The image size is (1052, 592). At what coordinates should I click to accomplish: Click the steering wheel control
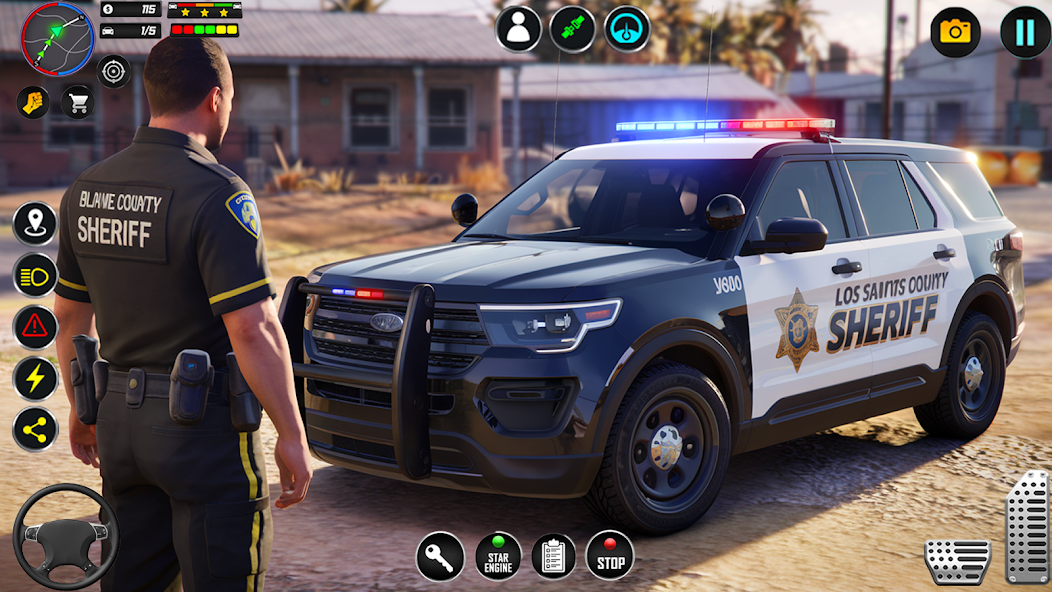[x=65, y=537]
